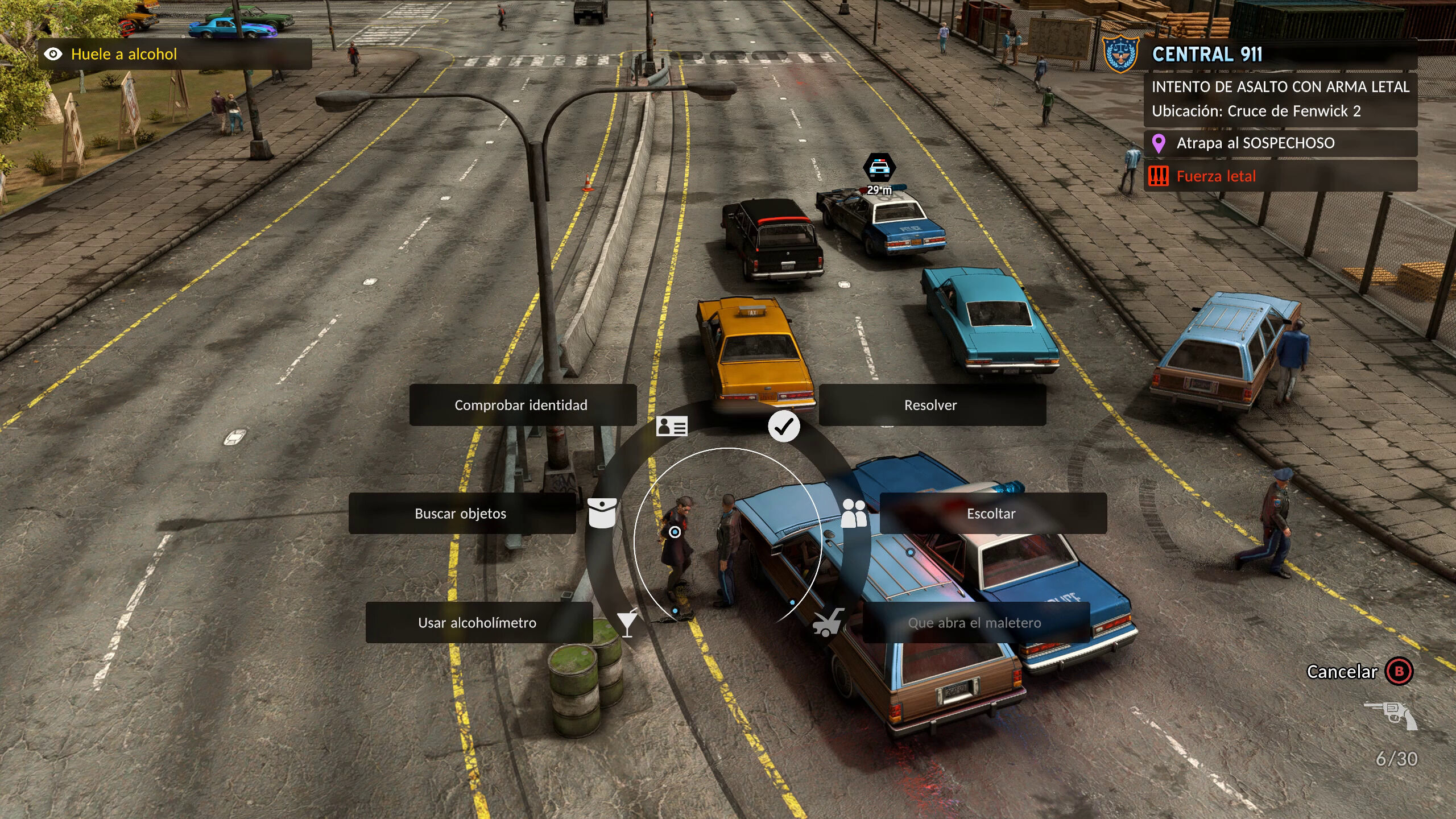Viewport: 1456px width, 819px height.
Task: Choose the Buscar objetos action
Action: (x=461, y=514)
